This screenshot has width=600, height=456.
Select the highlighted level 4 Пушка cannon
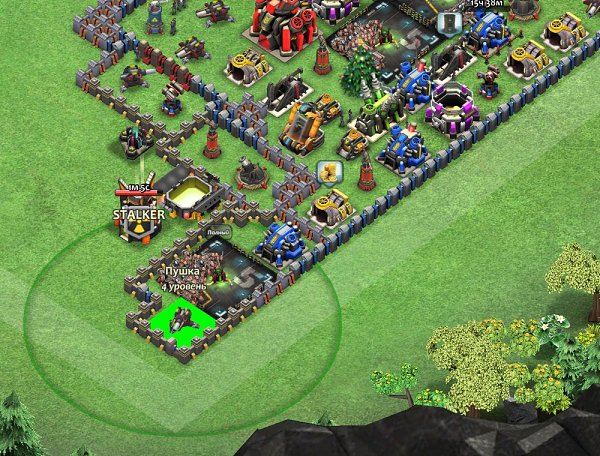[182, 320]
